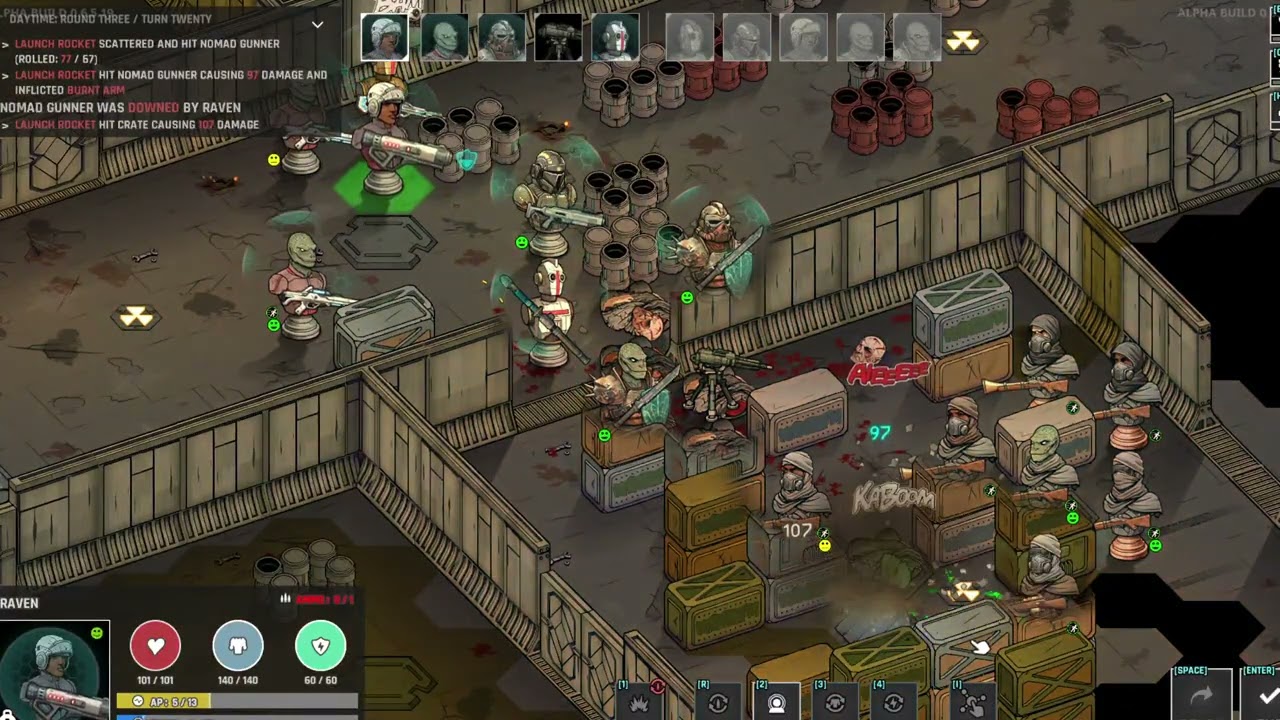Select Raven's portrait in the turn order
1280x720 pixels.
pyautogui.click(x=384, y=38)
